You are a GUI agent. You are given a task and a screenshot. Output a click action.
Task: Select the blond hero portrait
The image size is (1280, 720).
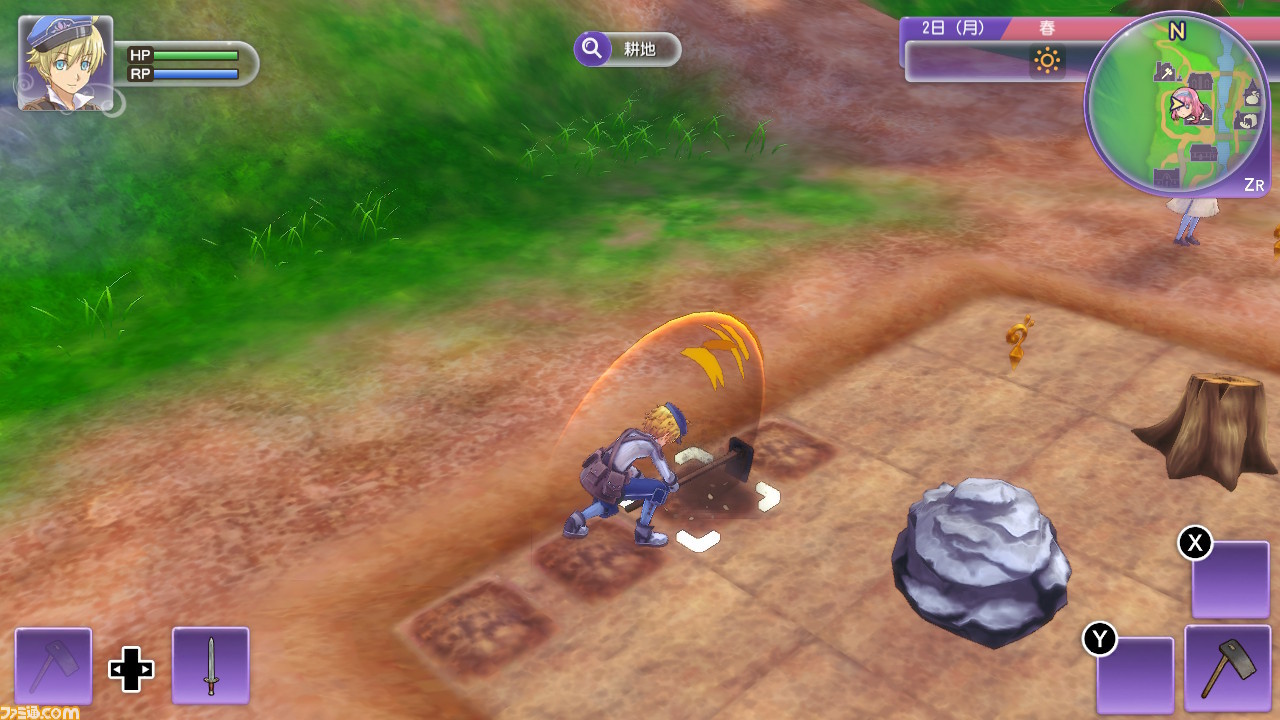click(x=65, y=62)
